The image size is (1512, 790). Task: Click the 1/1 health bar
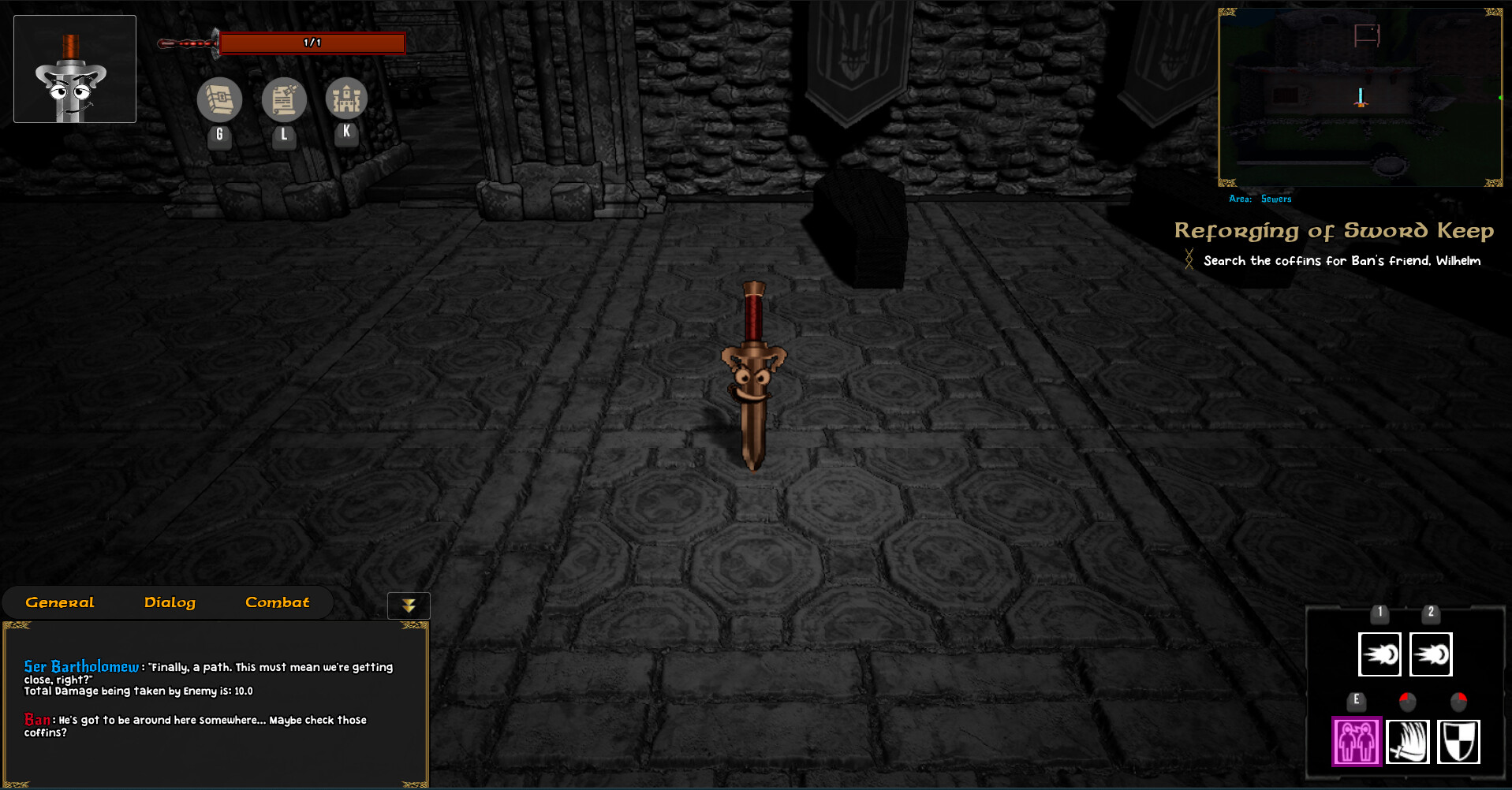coord(312,43)
